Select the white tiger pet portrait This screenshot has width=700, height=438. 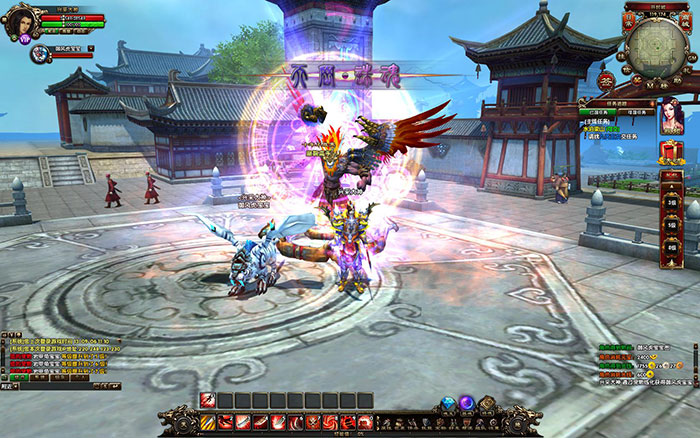(39, 52)
